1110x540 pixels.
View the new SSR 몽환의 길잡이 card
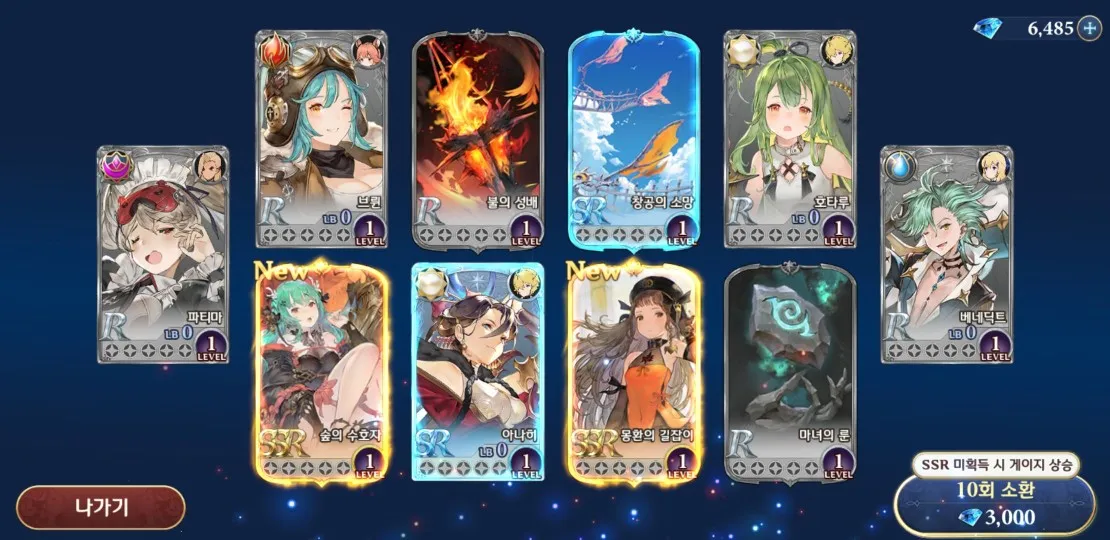[634, 372]
